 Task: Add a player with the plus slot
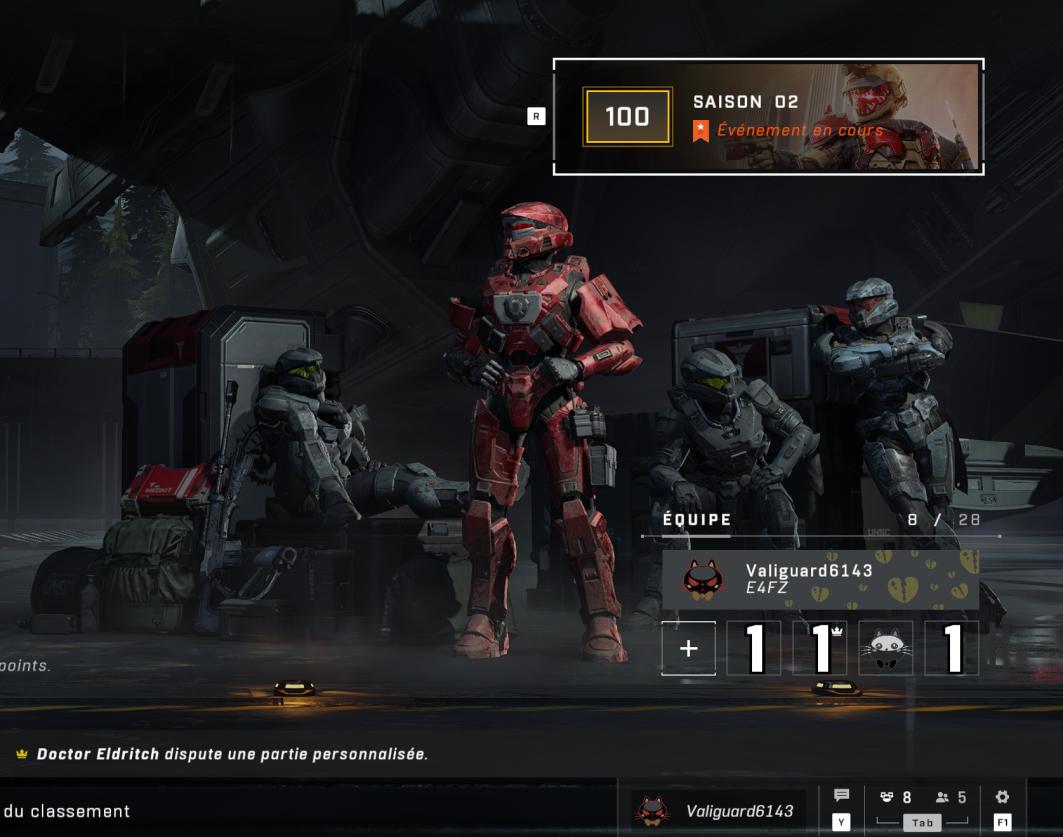[x=688, y=648]
